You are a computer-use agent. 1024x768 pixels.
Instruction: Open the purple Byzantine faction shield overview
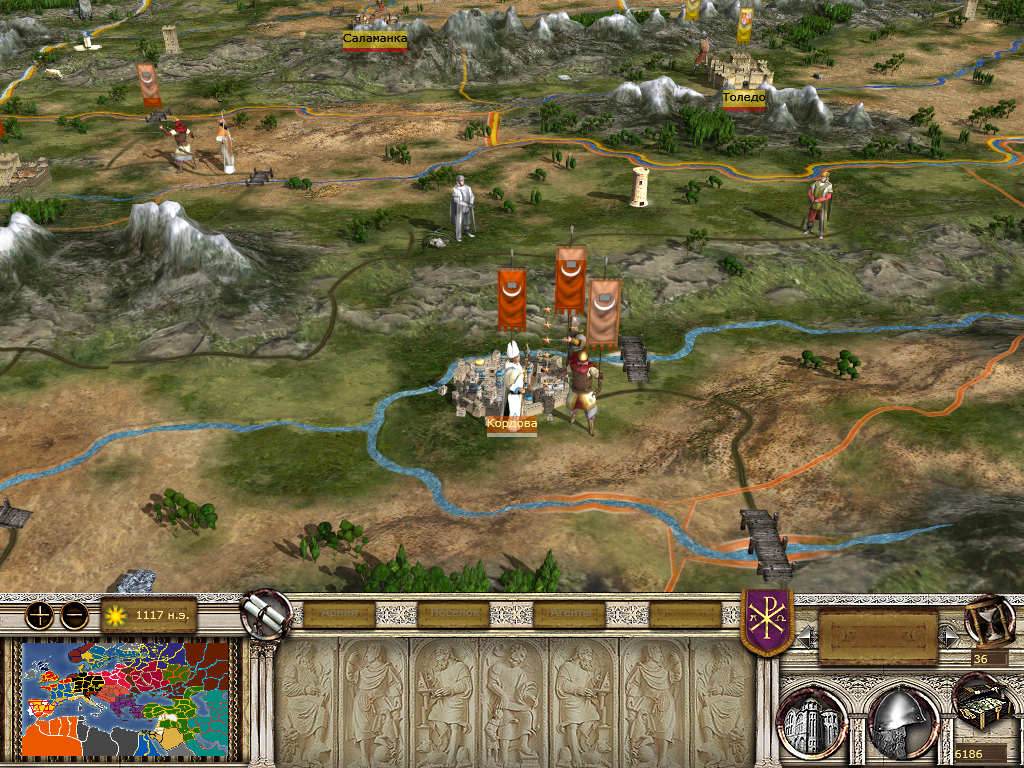point(767,621)
